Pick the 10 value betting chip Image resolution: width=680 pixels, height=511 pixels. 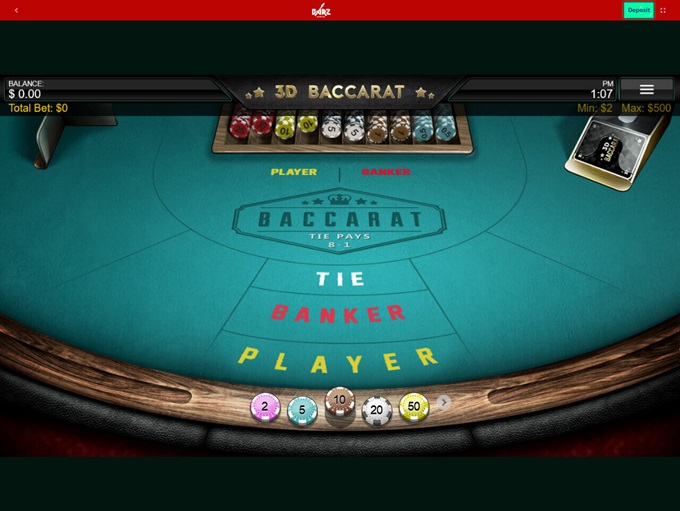[x=340, y=402]
